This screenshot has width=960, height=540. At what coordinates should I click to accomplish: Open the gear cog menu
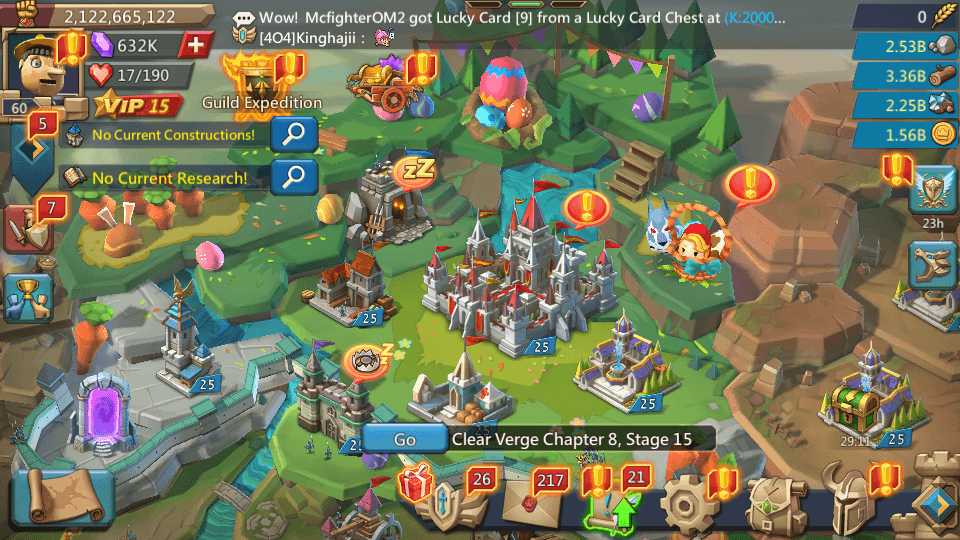tap(684, 502)
